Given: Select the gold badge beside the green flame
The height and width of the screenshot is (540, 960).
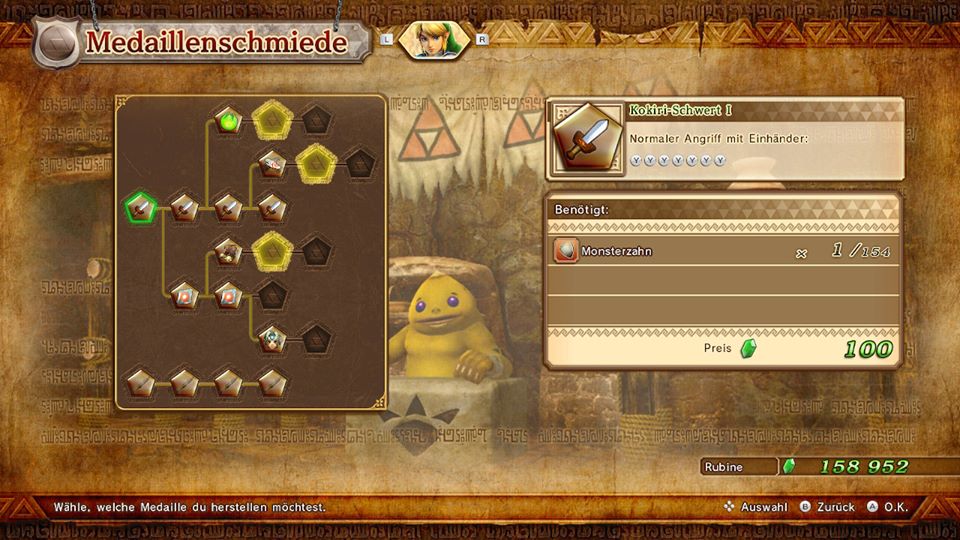Looking at the screenshot, I should point(271,122).
